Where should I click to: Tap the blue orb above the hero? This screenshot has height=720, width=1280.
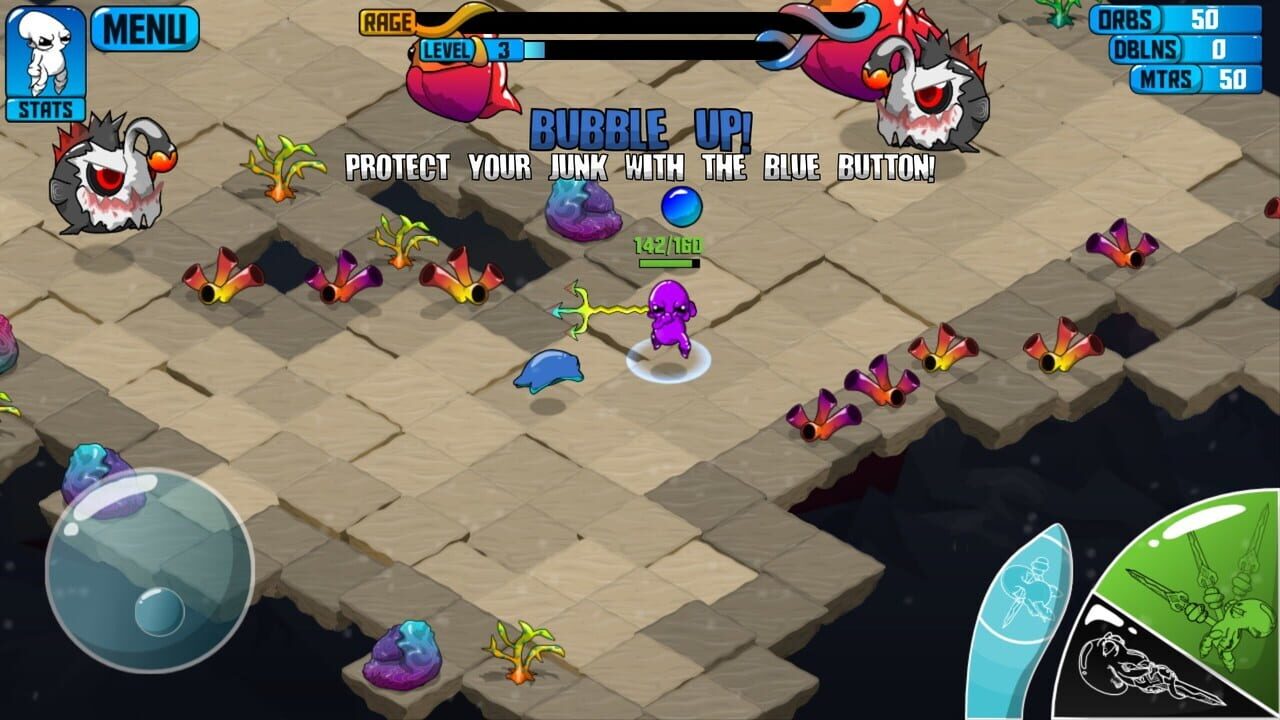click(683, 206)
